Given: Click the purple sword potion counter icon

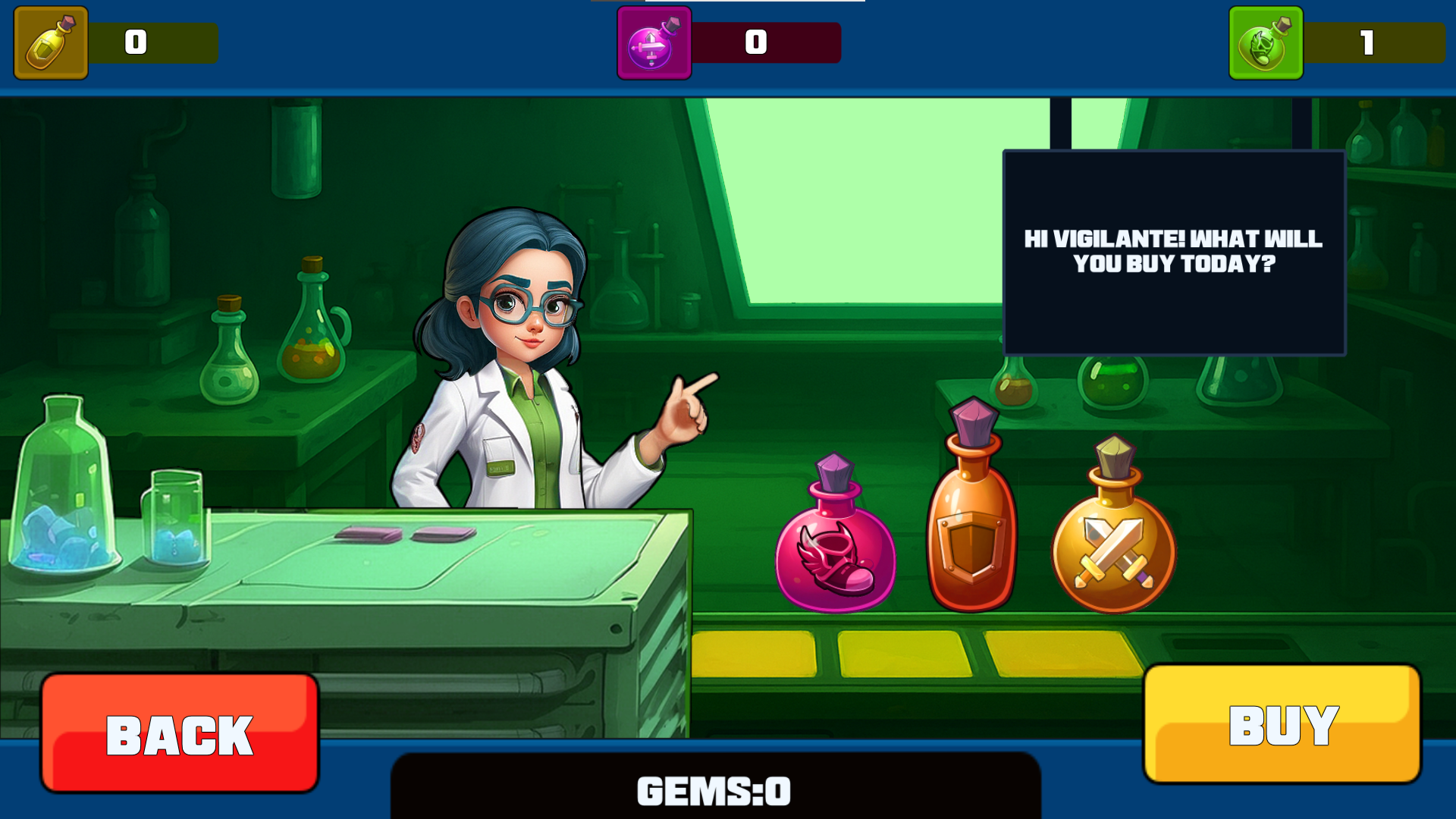Looking at the screenshot, I should coord(654,43).
